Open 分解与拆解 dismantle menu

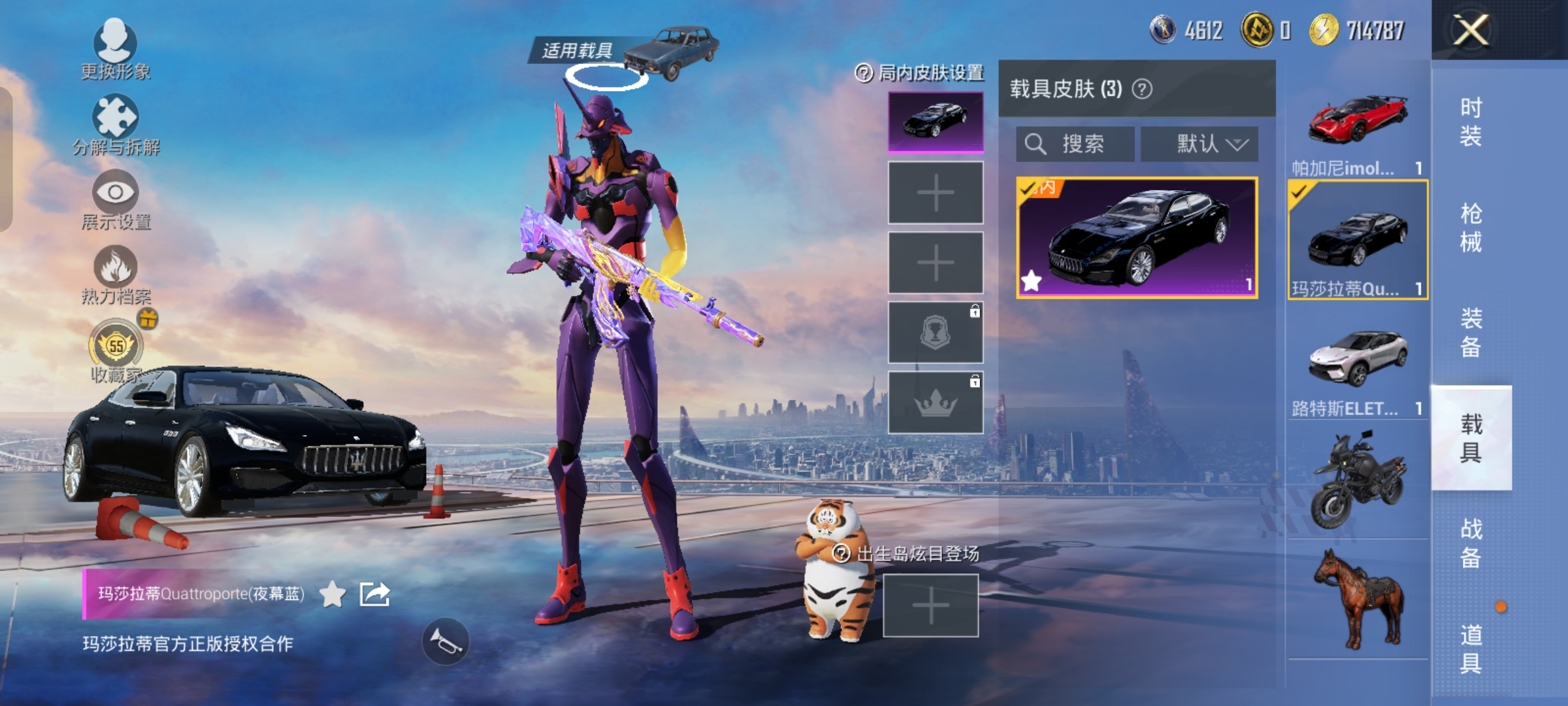tap(116, 124)
